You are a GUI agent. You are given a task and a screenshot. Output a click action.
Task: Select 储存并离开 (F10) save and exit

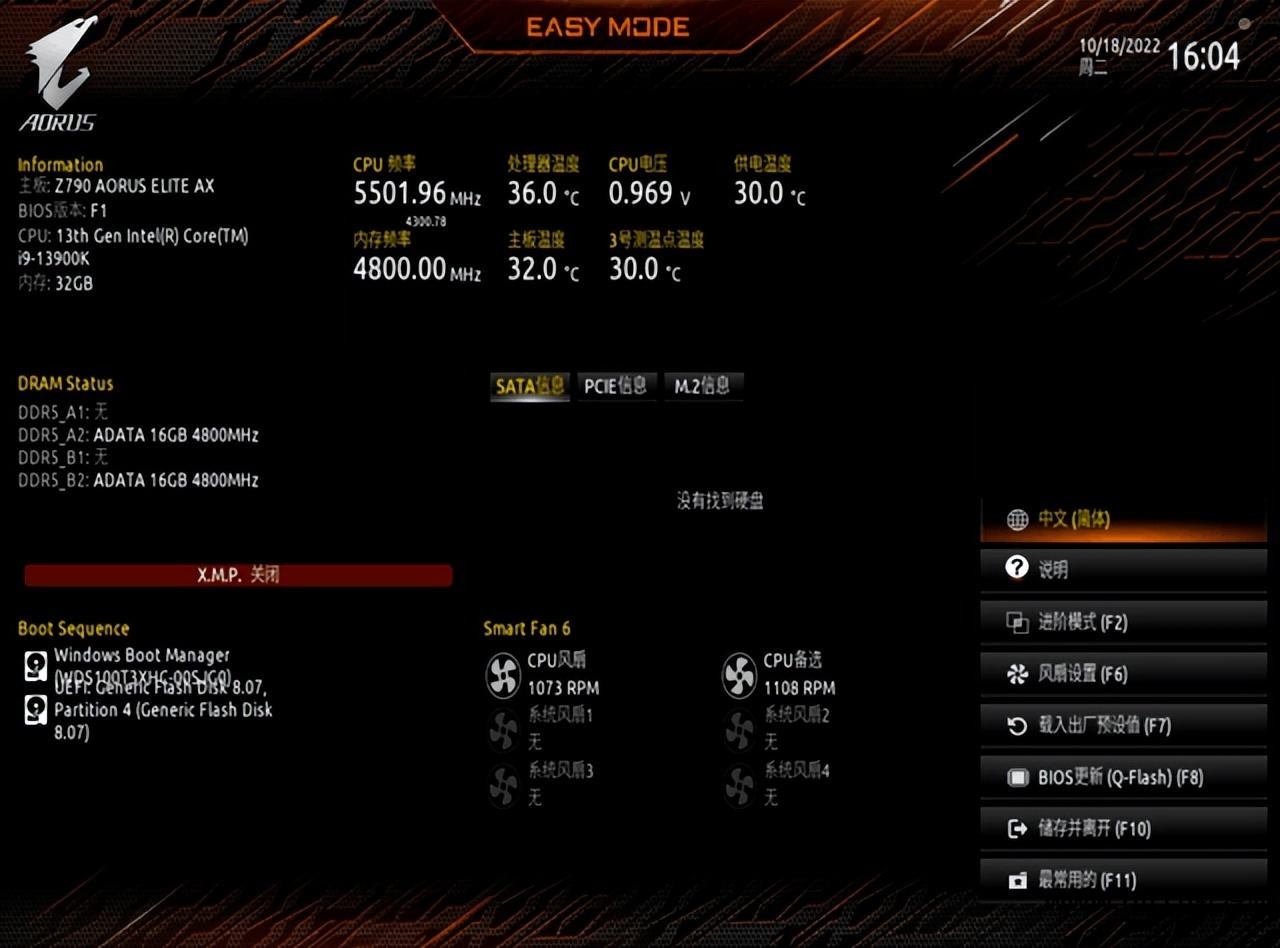click(x=1122, y=828)
